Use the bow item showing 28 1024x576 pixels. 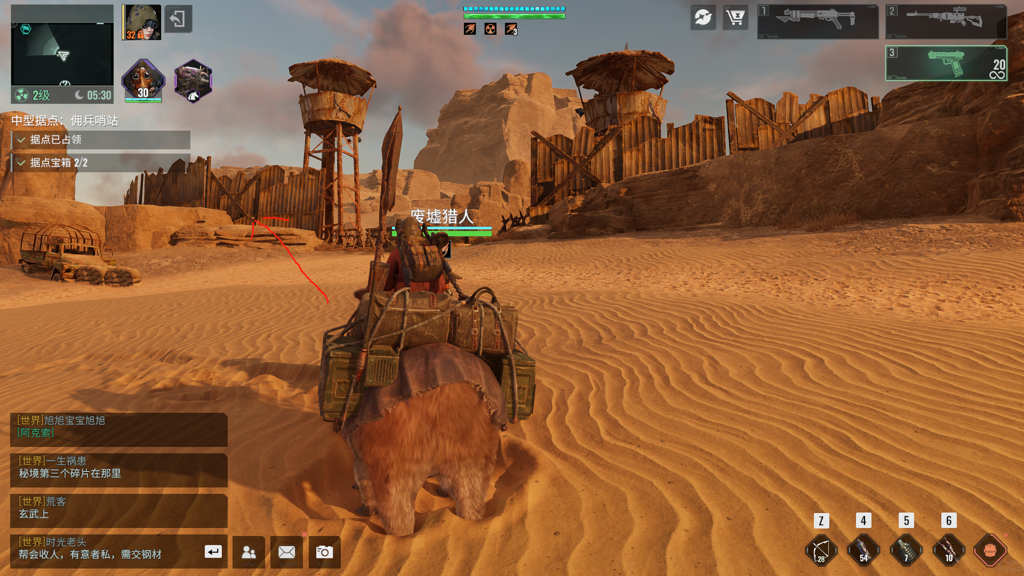coord(821,550)
